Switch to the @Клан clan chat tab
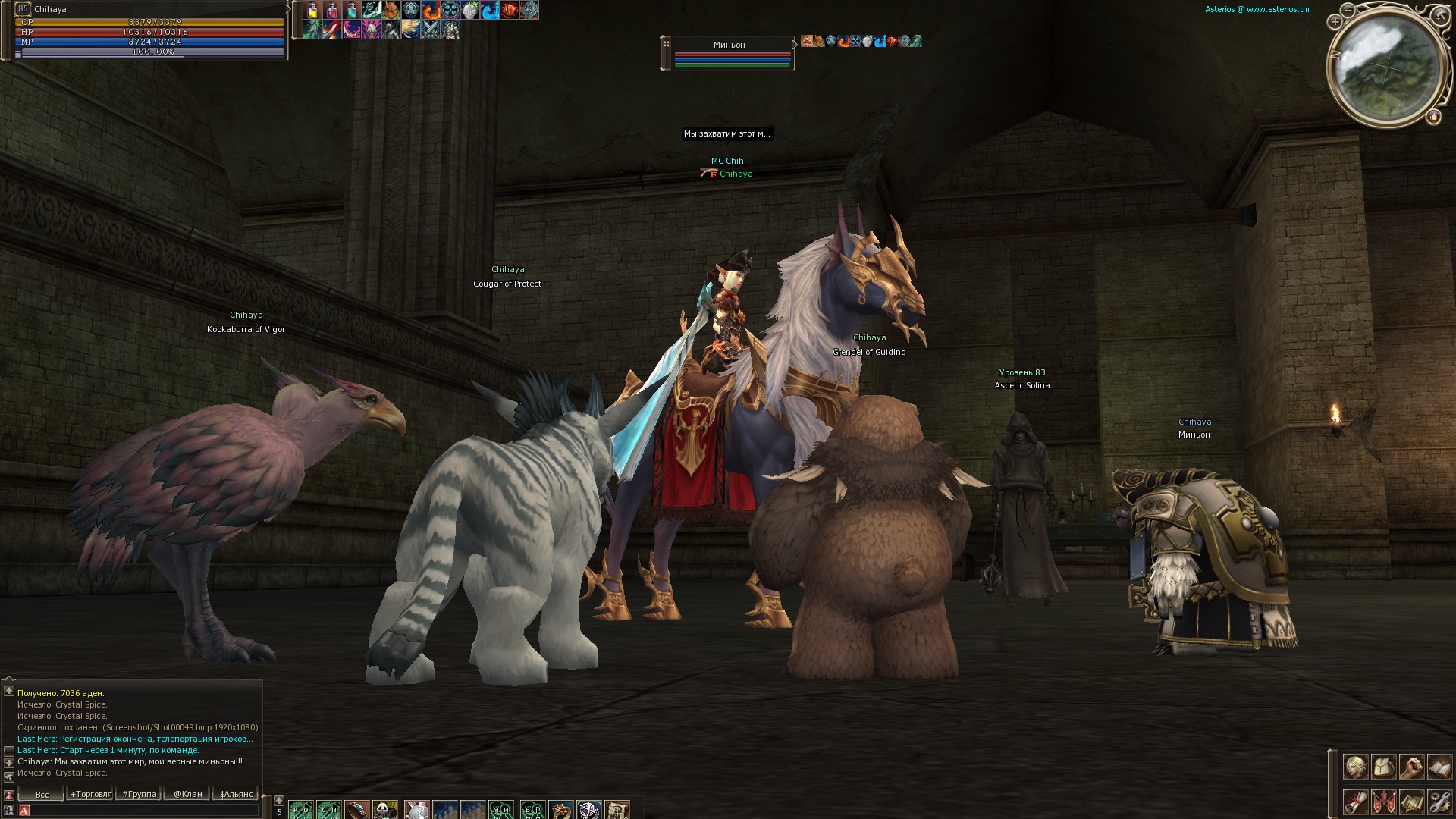This screenshot has height=819, width=1456. point(187,795)
